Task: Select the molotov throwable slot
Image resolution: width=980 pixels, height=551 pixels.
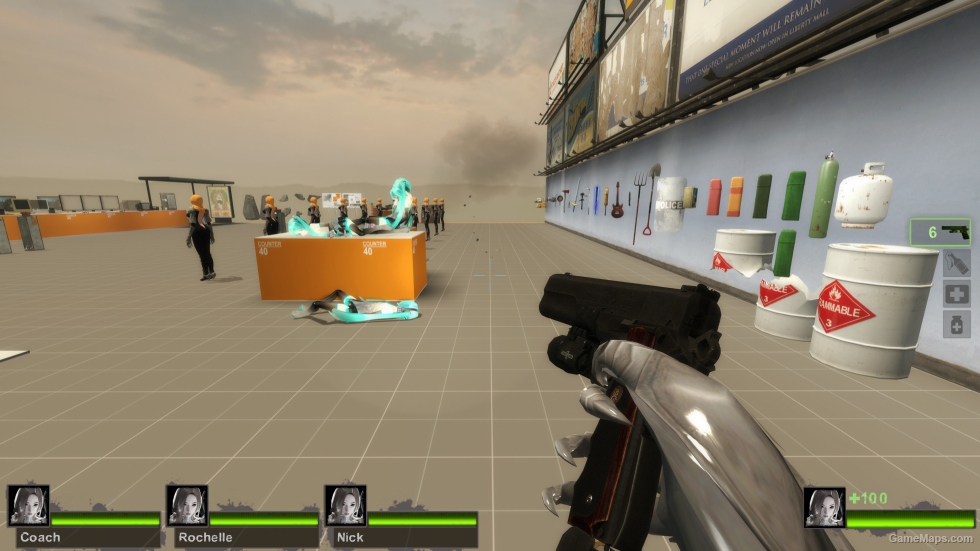Action: [x=956, y=263]
